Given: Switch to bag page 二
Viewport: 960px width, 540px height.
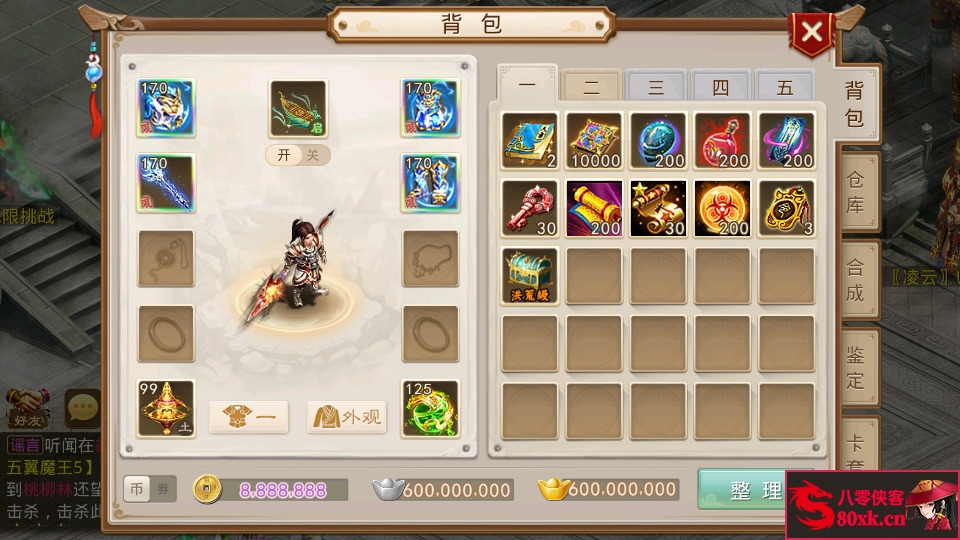Looking at the screenshot, I should click(x=591, y=88).
